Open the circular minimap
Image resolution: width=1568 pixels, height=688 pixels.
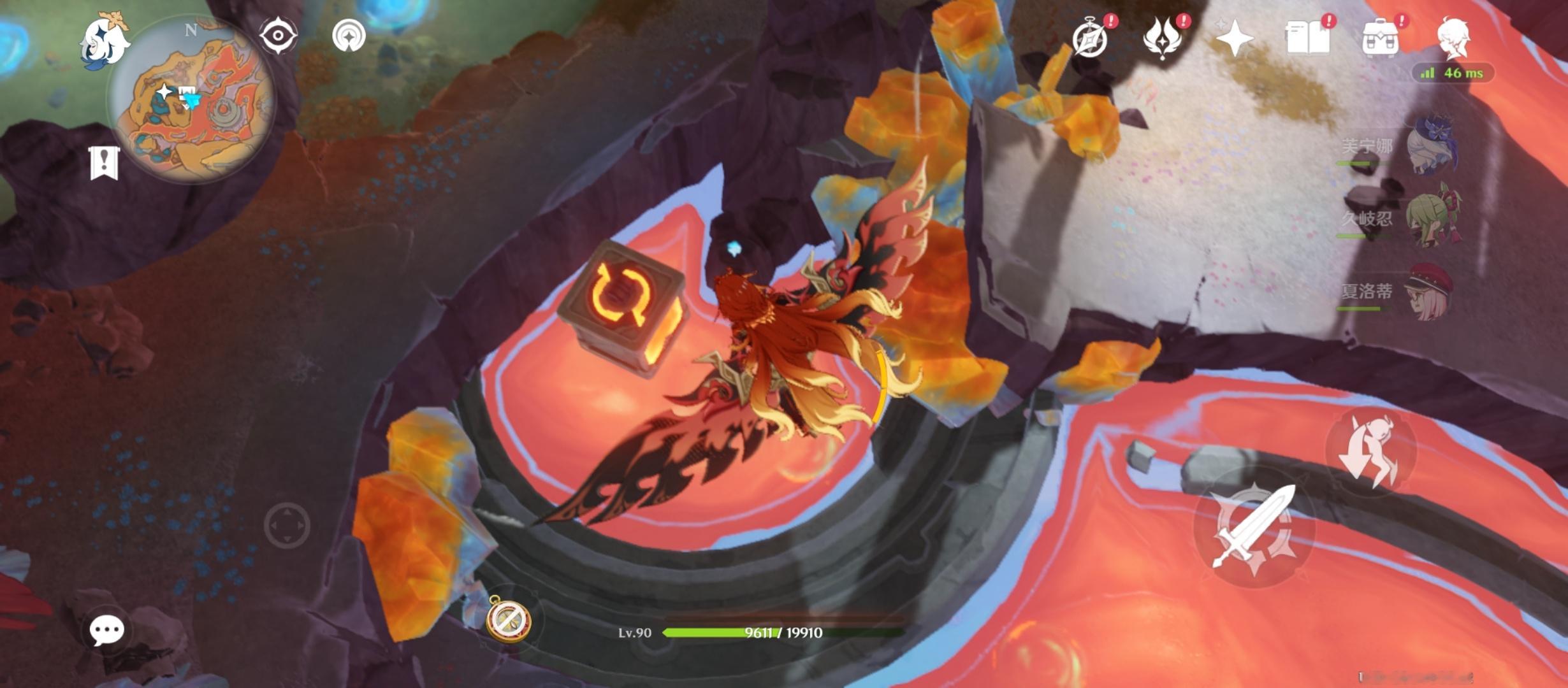191,99
